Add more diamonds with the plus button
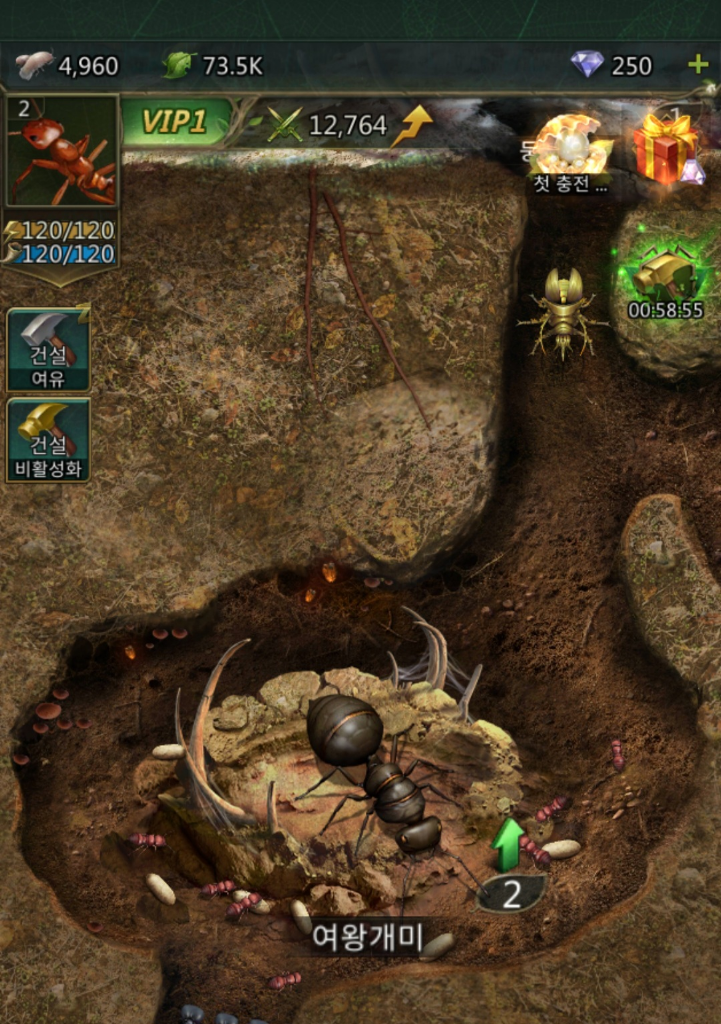Screen dimensions: 721x1024 pos(698,66)
